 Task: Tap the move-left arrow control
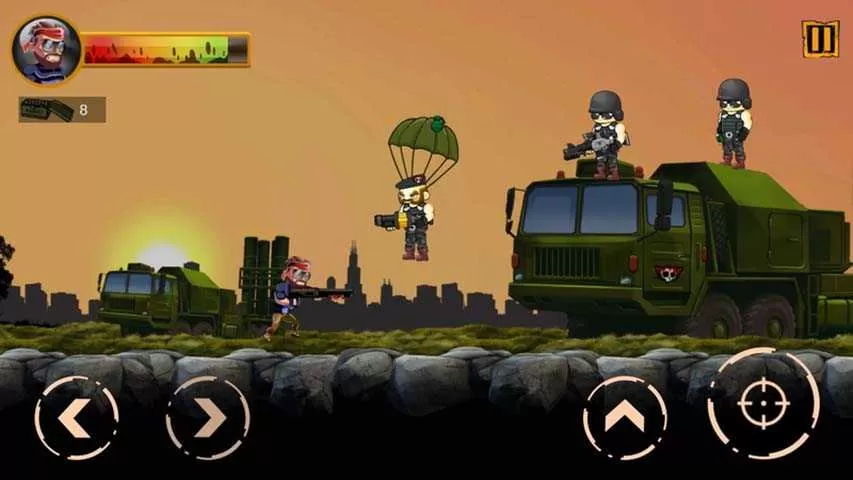76,417
